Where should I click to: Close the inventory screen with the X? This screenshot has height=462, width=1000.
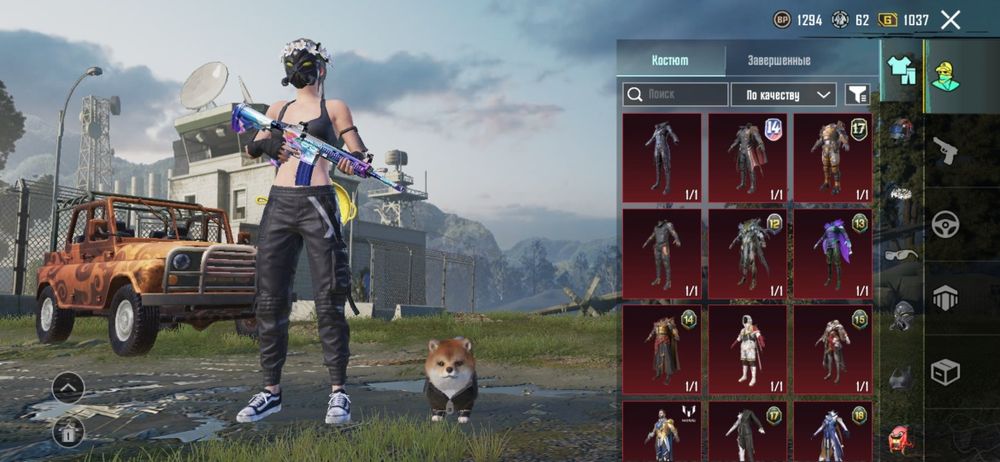click(x=951, y=20)
